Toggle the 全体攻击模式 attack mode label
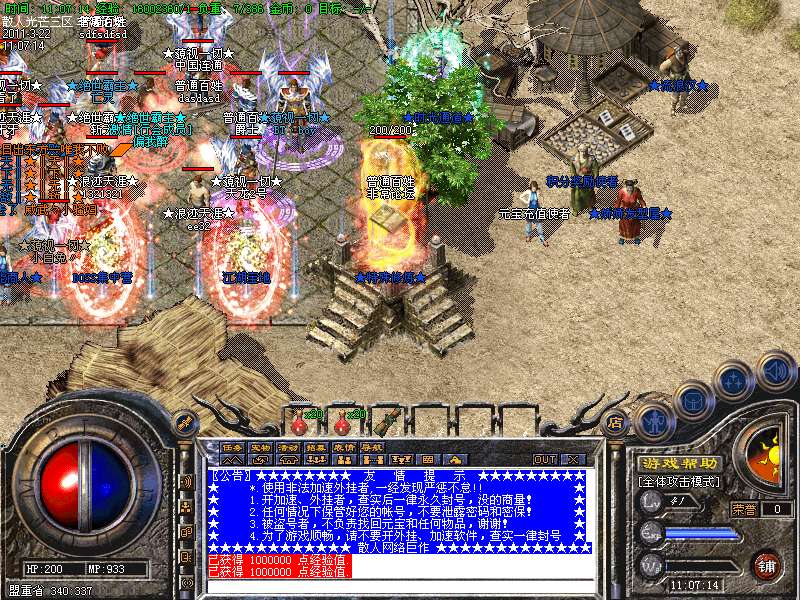The image size is (800, 600). [x=680, y=482]
